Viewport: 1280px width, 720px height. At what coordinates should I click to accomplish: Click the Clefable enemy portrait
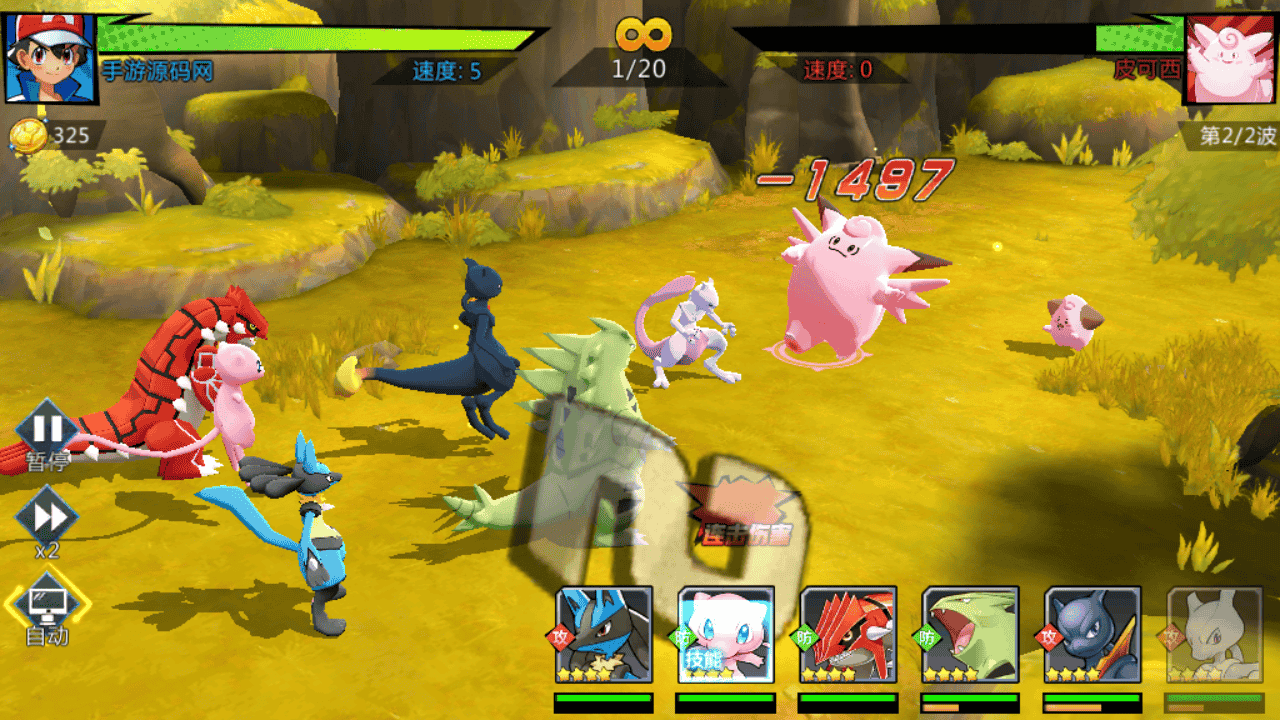tap(1231, 56)
